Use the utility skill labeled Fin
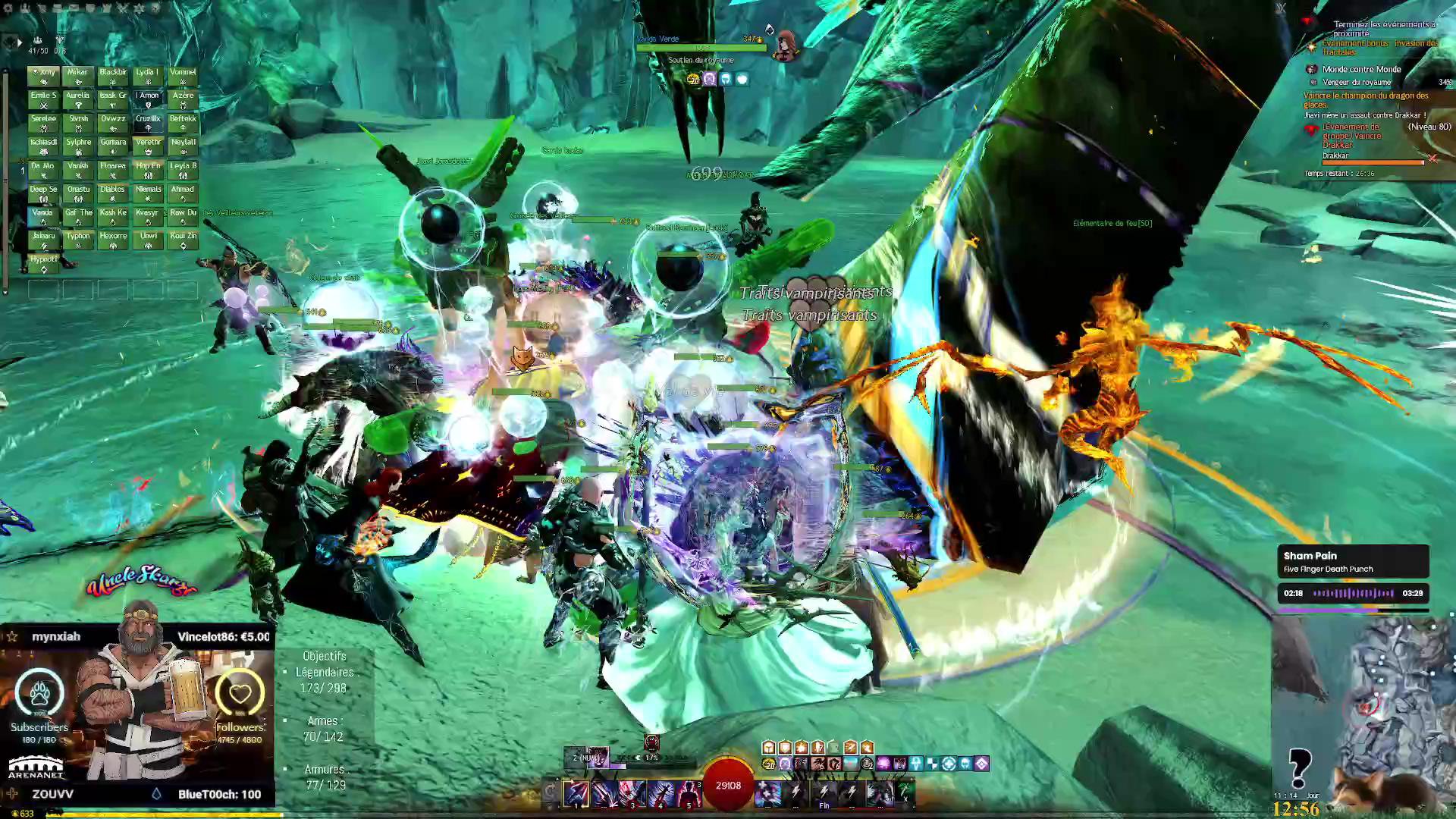Viewport: 1456px width, 819px height. coord(824,793)
